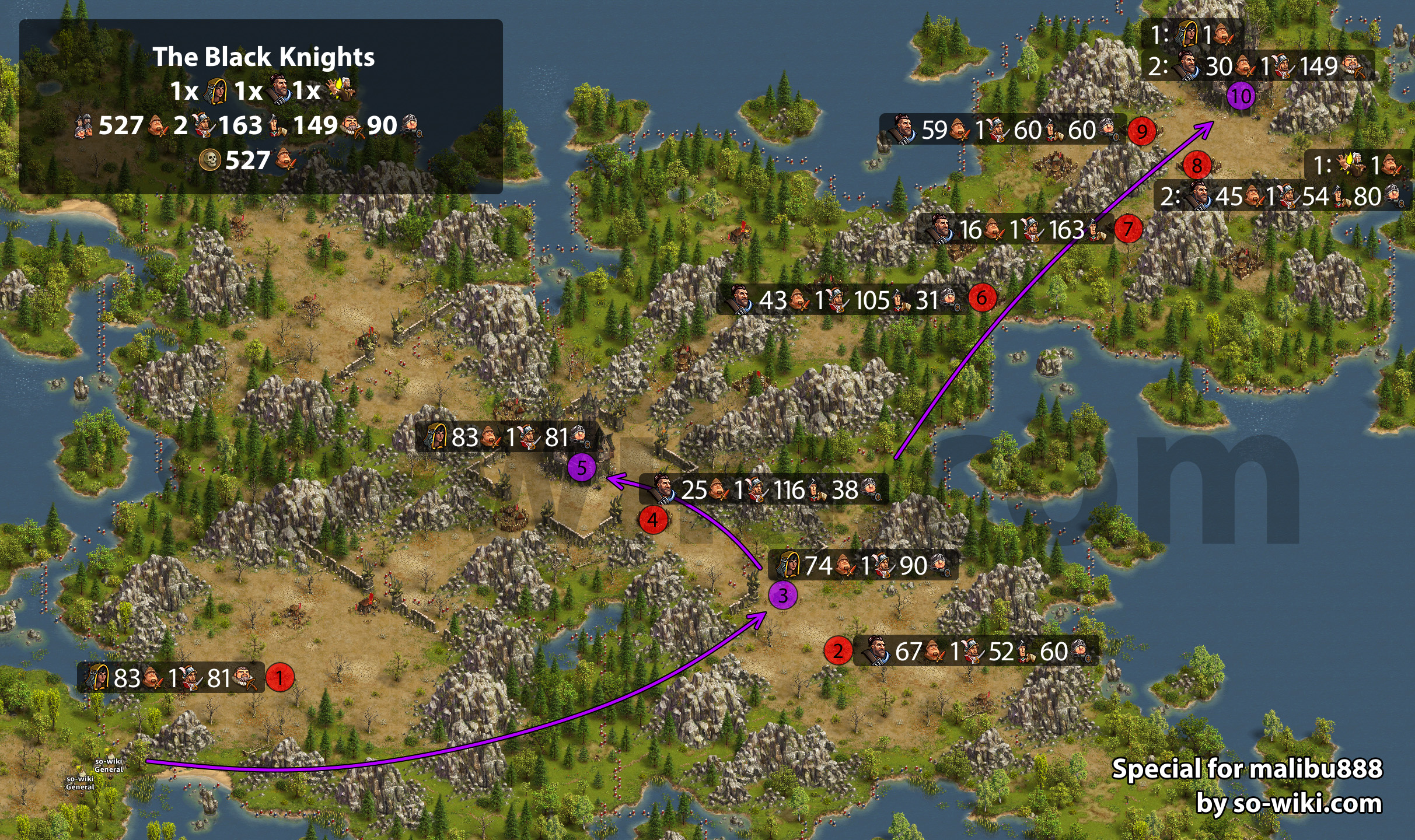The height and width of the screenshot is (840, 1415).
Task: Pick the red marker numbered 6
Action: [982, 298]
